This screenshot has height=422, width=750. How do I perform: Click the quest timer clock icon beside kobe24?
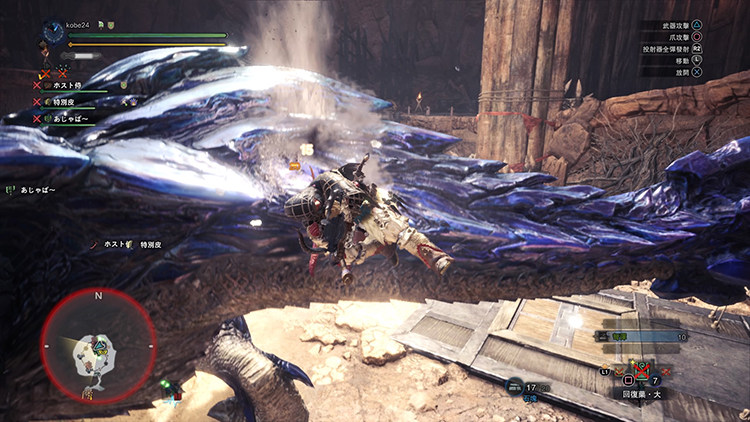pos(52,33)
